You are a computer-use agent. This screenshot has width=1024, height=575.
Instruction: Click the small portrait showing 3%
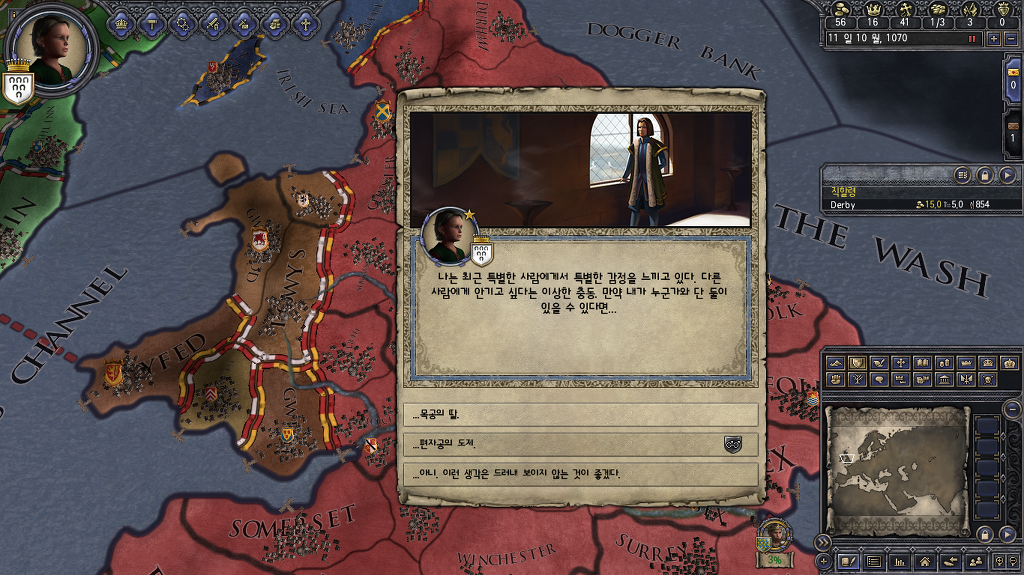775,538
